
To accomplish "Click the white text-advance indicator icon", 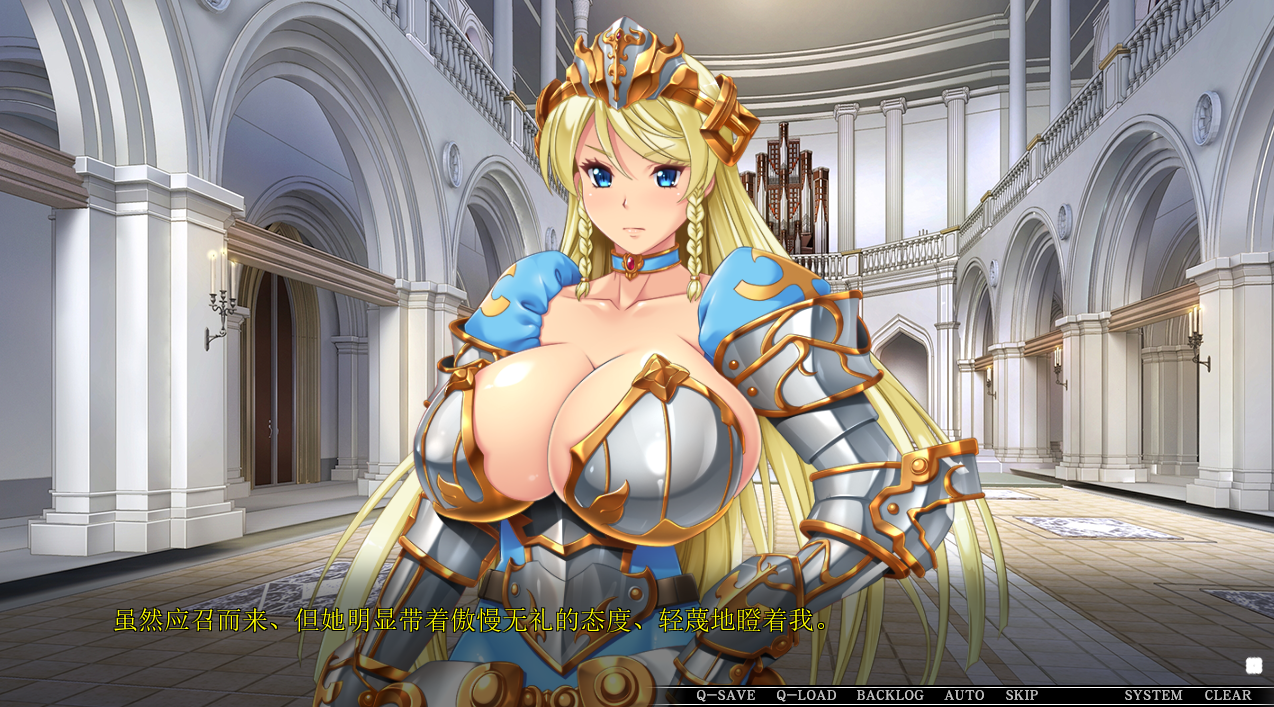I will coord(1254,665).
